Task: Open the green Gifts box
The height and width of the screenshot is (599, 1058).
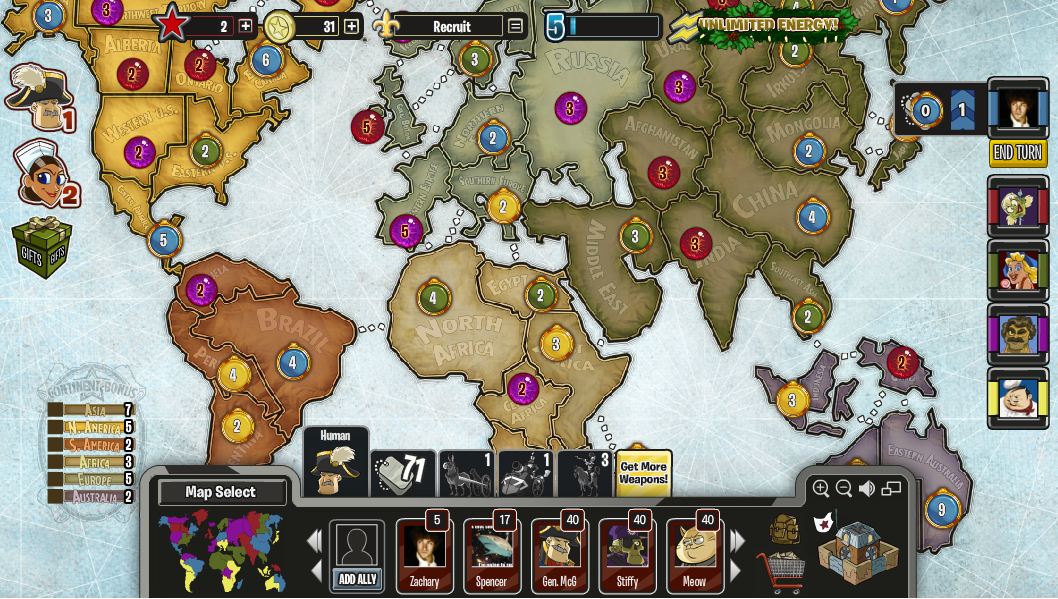Action: [42, 247]
